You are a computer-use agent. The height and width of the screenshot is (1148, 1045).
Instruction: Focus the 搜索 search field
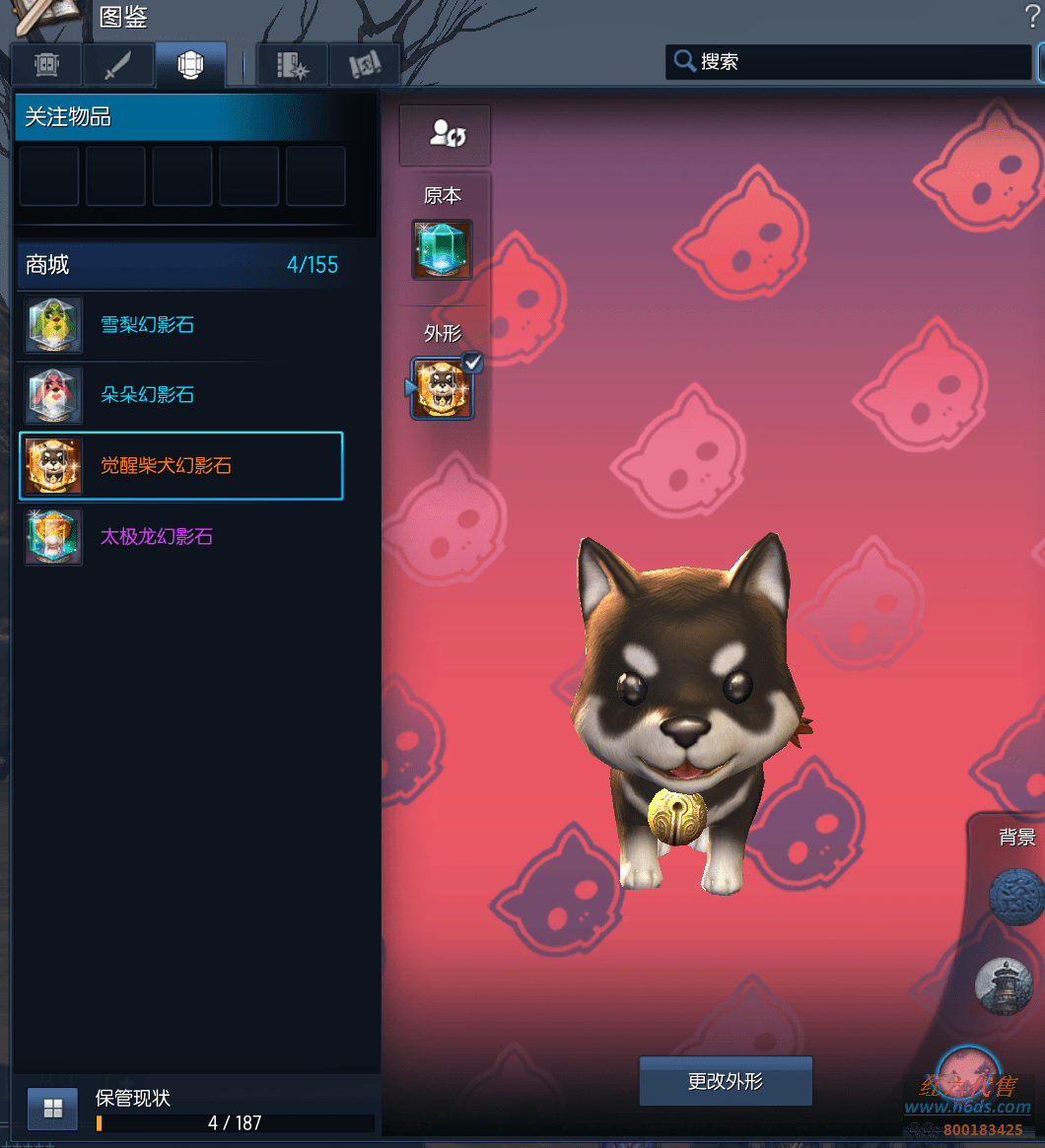(x=858, y=62)
